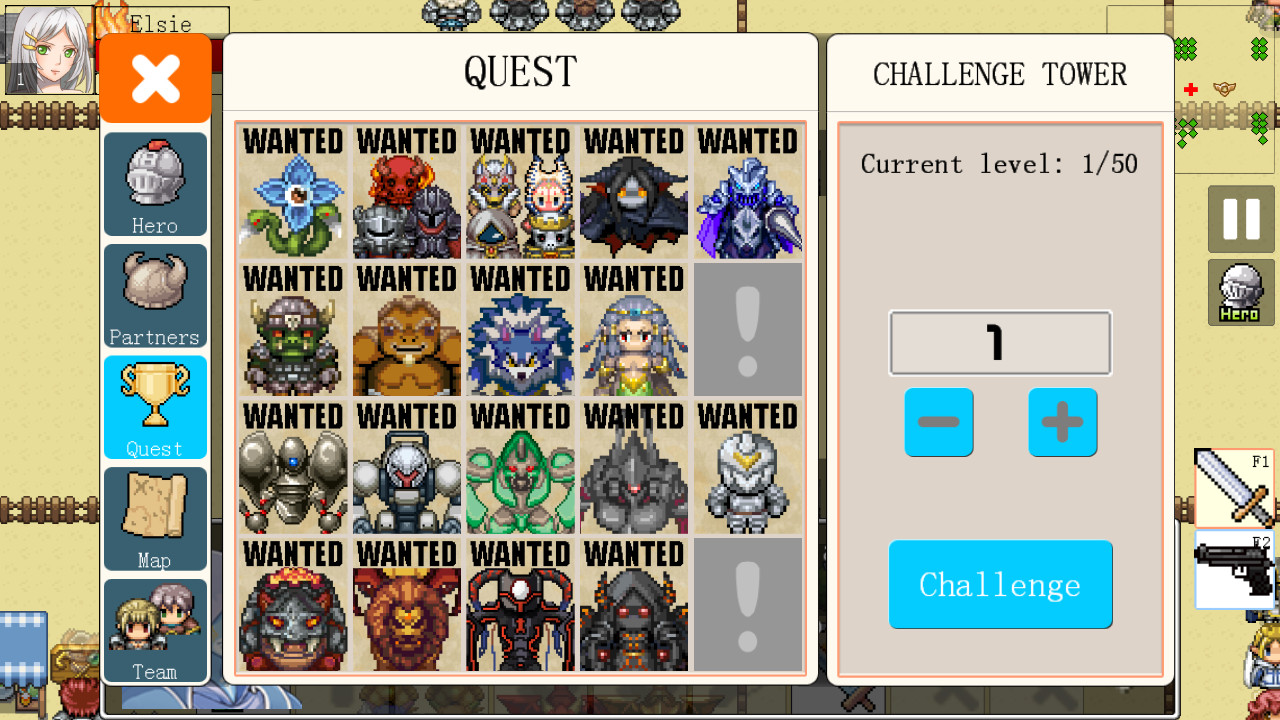Viewport: 1280px width, 720px height.
Task: Pause the game
Action: pyautogui.click(x=1240, y=220)
